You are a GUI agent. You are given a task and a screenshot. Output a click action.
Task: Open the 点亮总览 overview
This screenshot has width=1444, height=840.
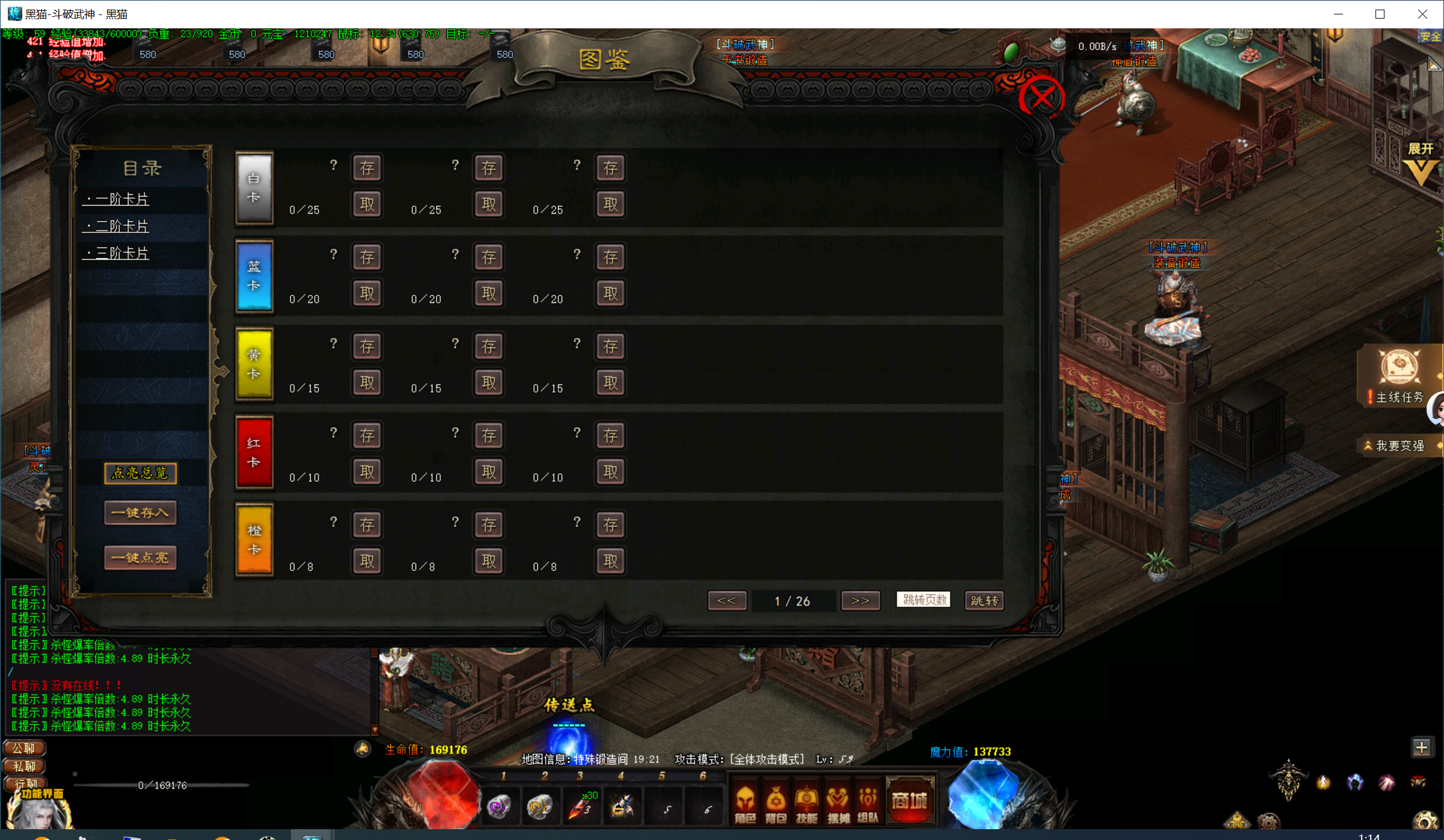point(140,473)
